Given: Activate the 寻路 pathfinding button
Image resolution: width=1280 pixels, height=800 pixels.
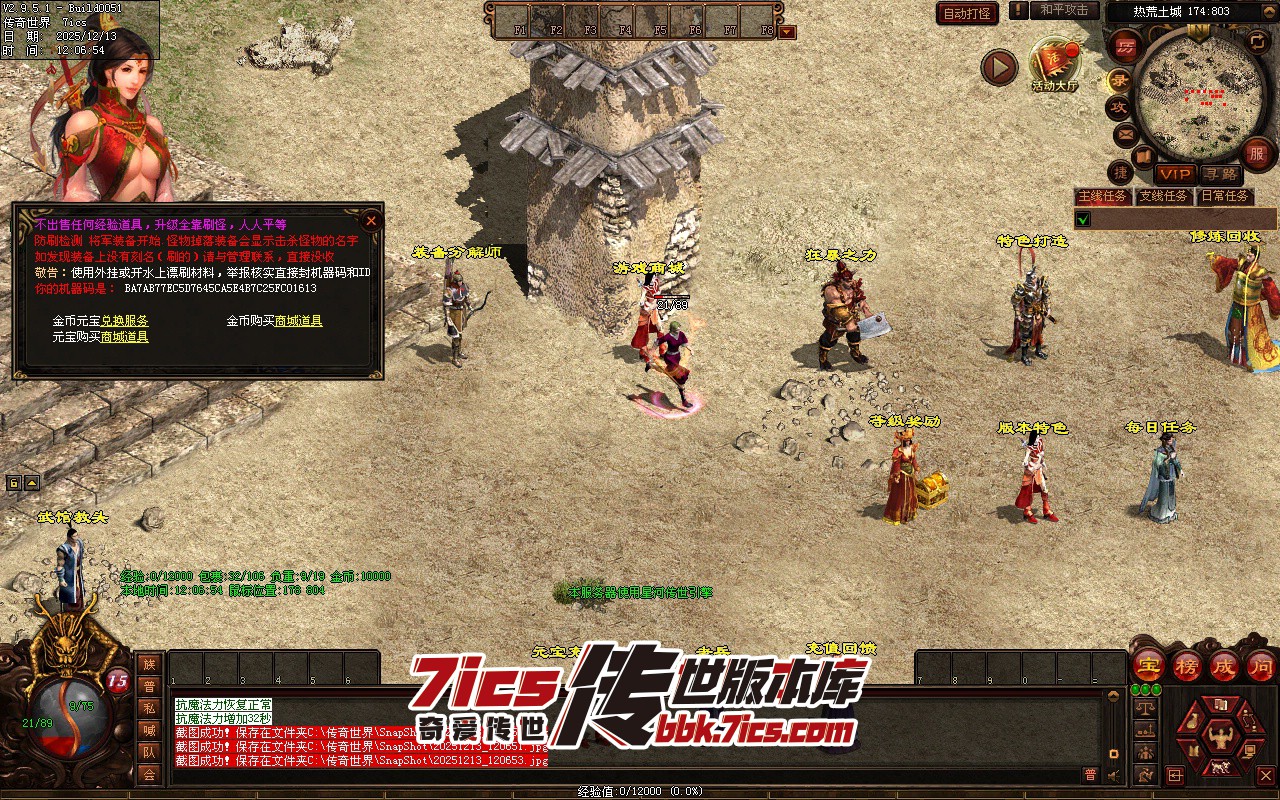Looking at the screenshot, I should click(1220, 174).
